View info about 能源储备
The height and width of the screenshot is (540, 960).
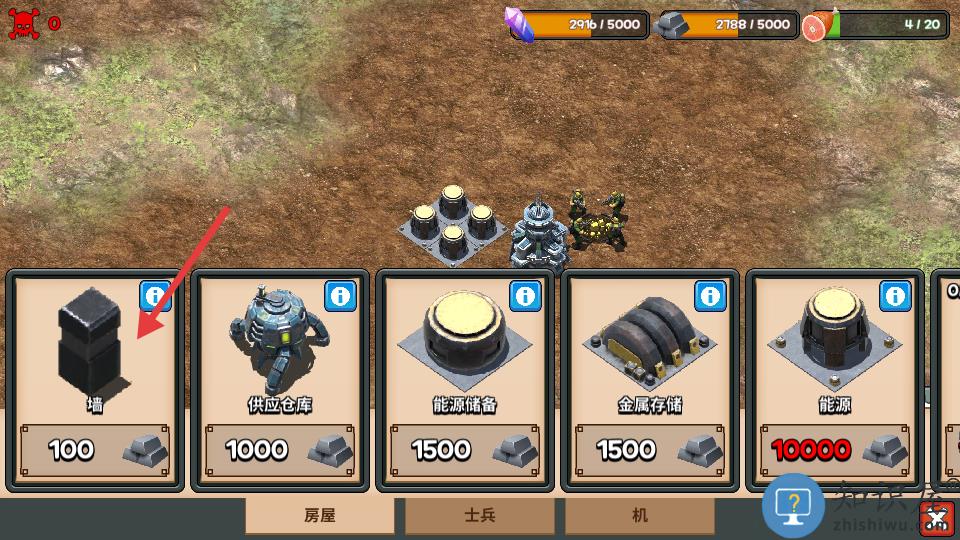(525, 296)
